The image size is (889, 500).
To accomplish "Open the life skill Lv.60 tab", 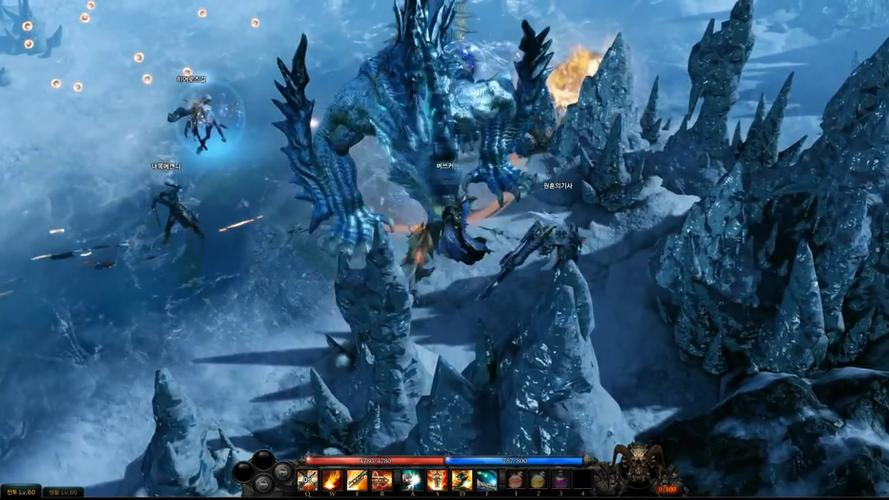I will tap(63, 491).
